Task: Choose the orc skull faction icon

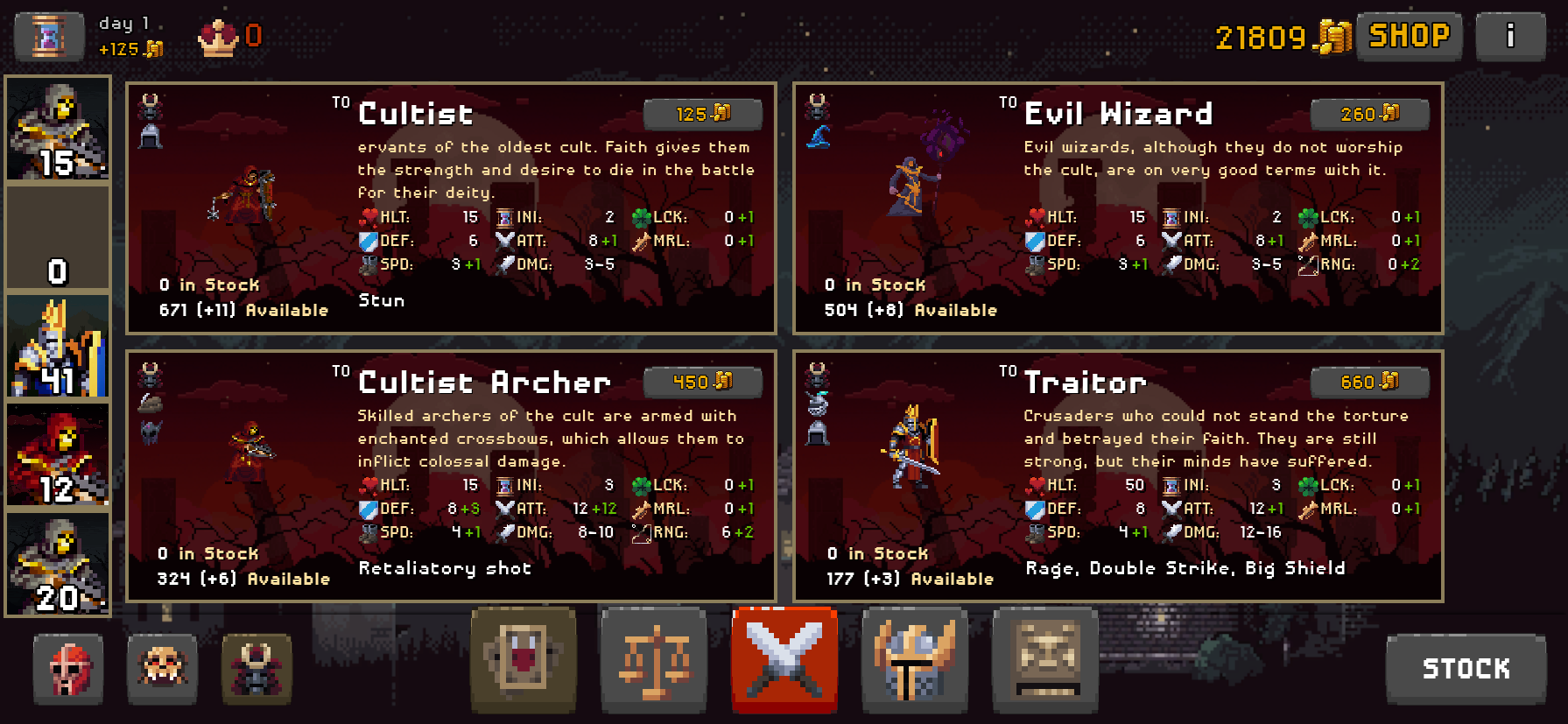Action: [162, 670]
